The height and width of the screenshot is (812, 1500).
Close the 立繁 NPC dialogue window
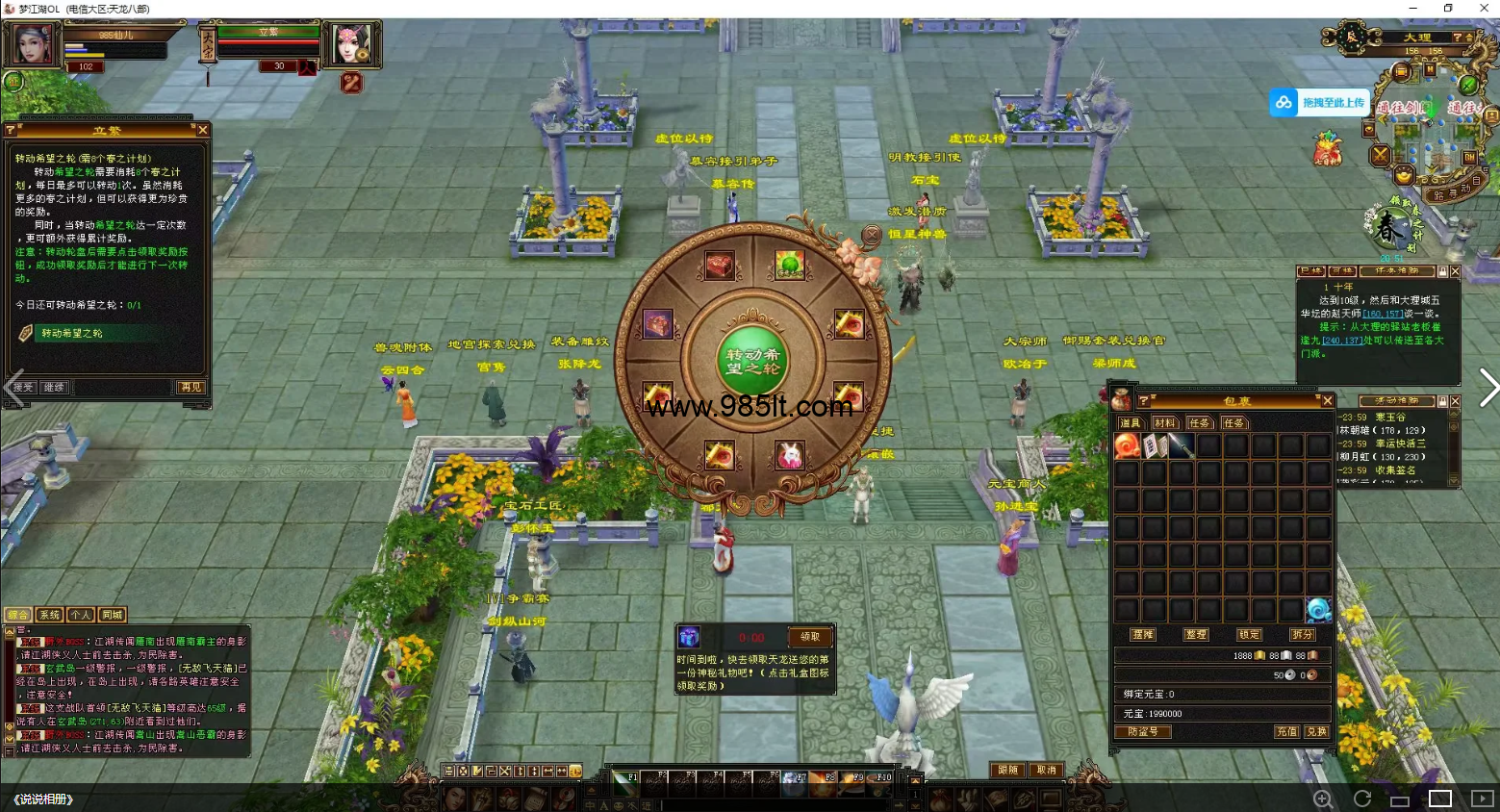(x=202, y=130)
